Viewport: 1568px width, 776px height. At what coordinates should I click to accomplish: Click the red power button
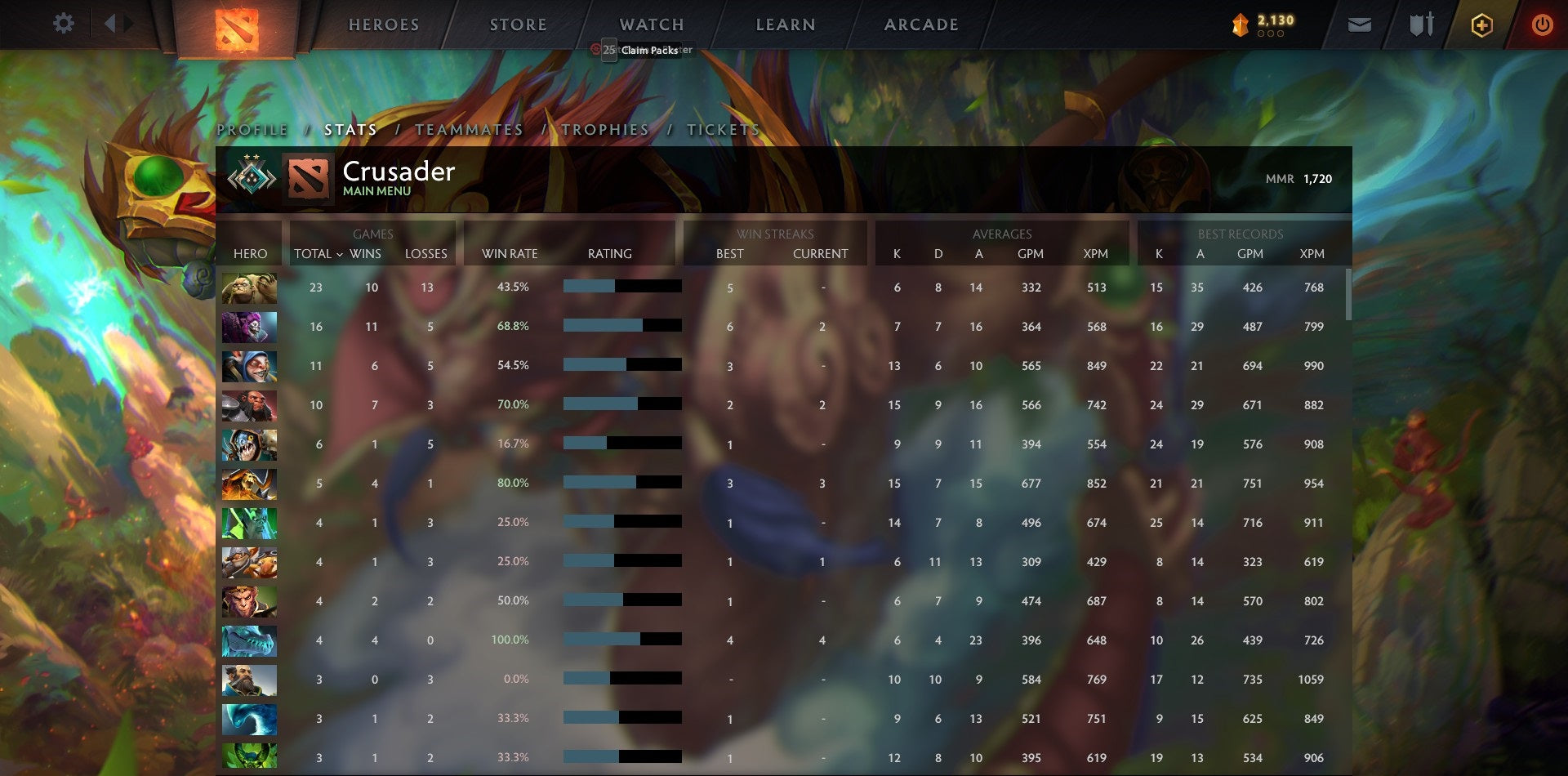tap(1543, 25)
